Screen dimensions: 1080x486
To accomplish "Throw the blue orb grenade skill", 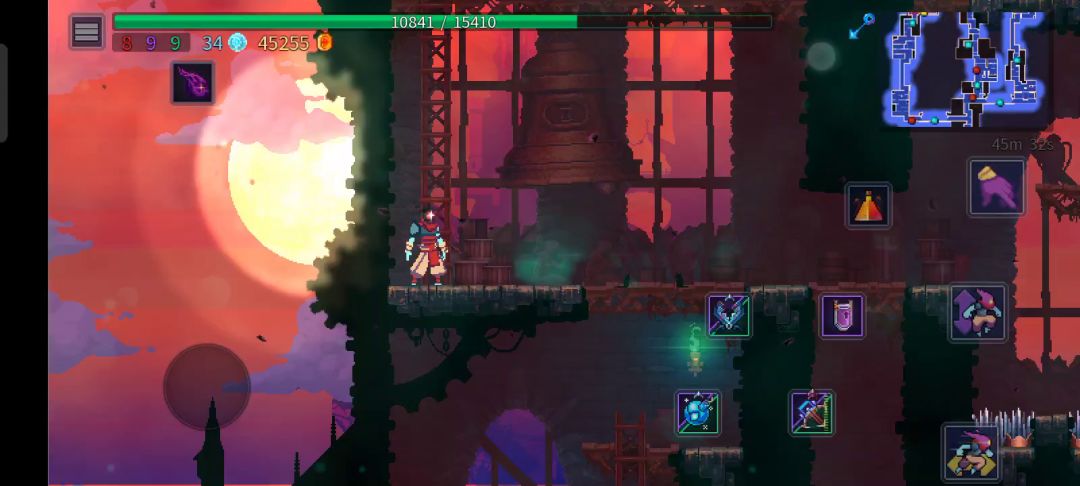I will pyautogui.click(x=697, y=412).
